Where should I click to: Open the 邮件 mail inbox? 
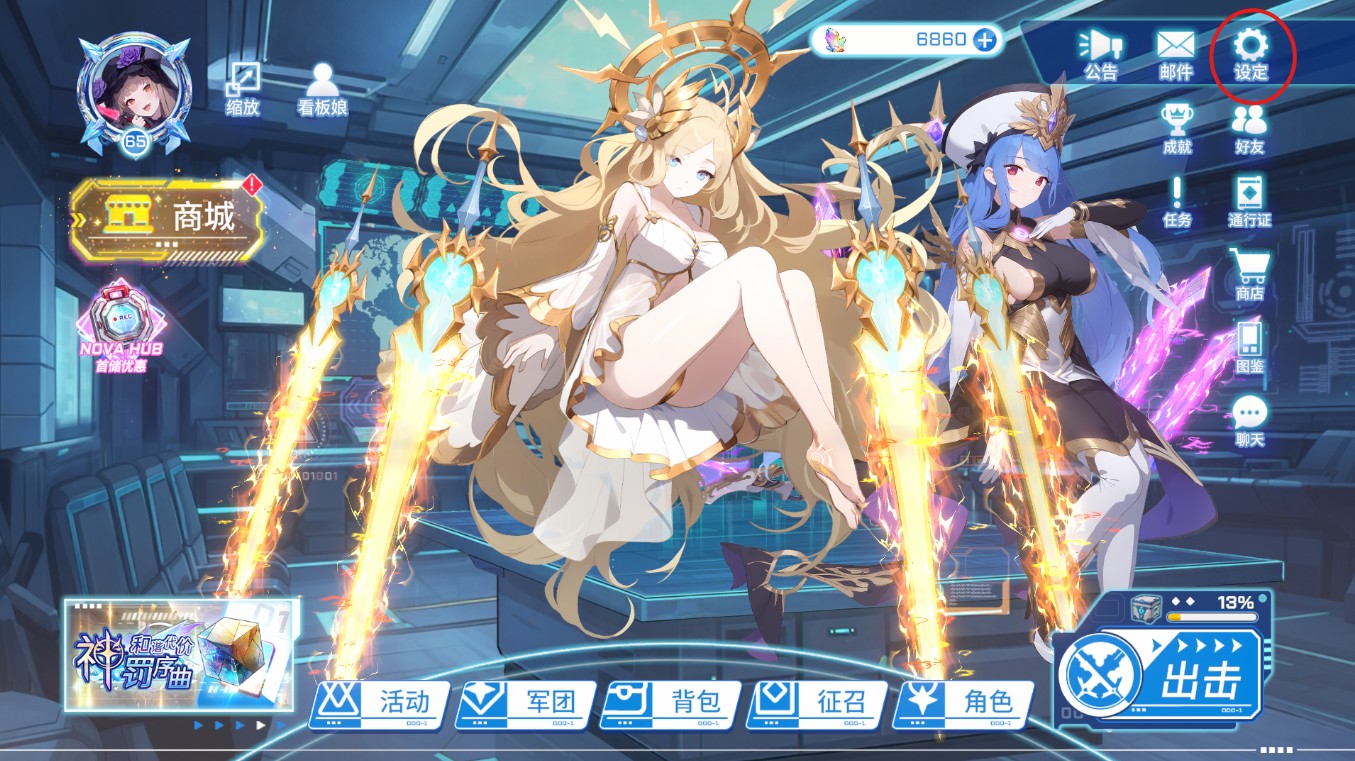1176,54
